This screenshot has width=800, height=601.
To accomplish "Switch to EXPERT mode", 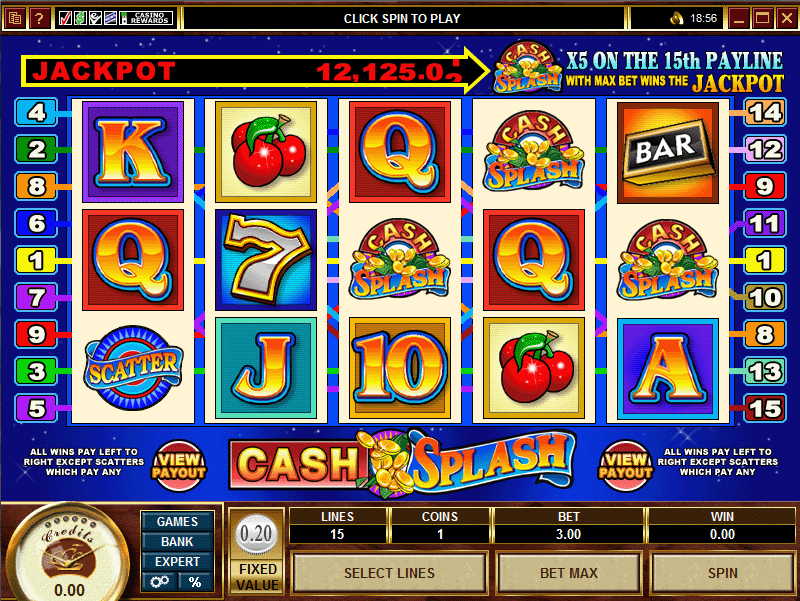I will [177, 561].
